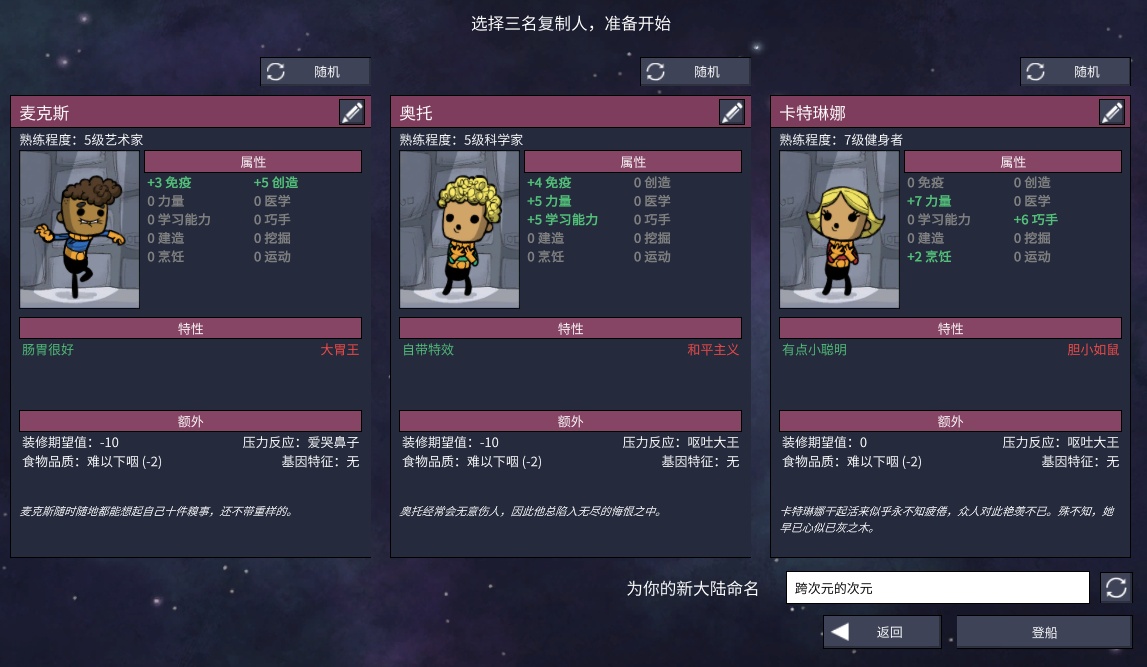Select 奥托's portrait
Screen dimensions: 1147x667
tap(460, 230)
